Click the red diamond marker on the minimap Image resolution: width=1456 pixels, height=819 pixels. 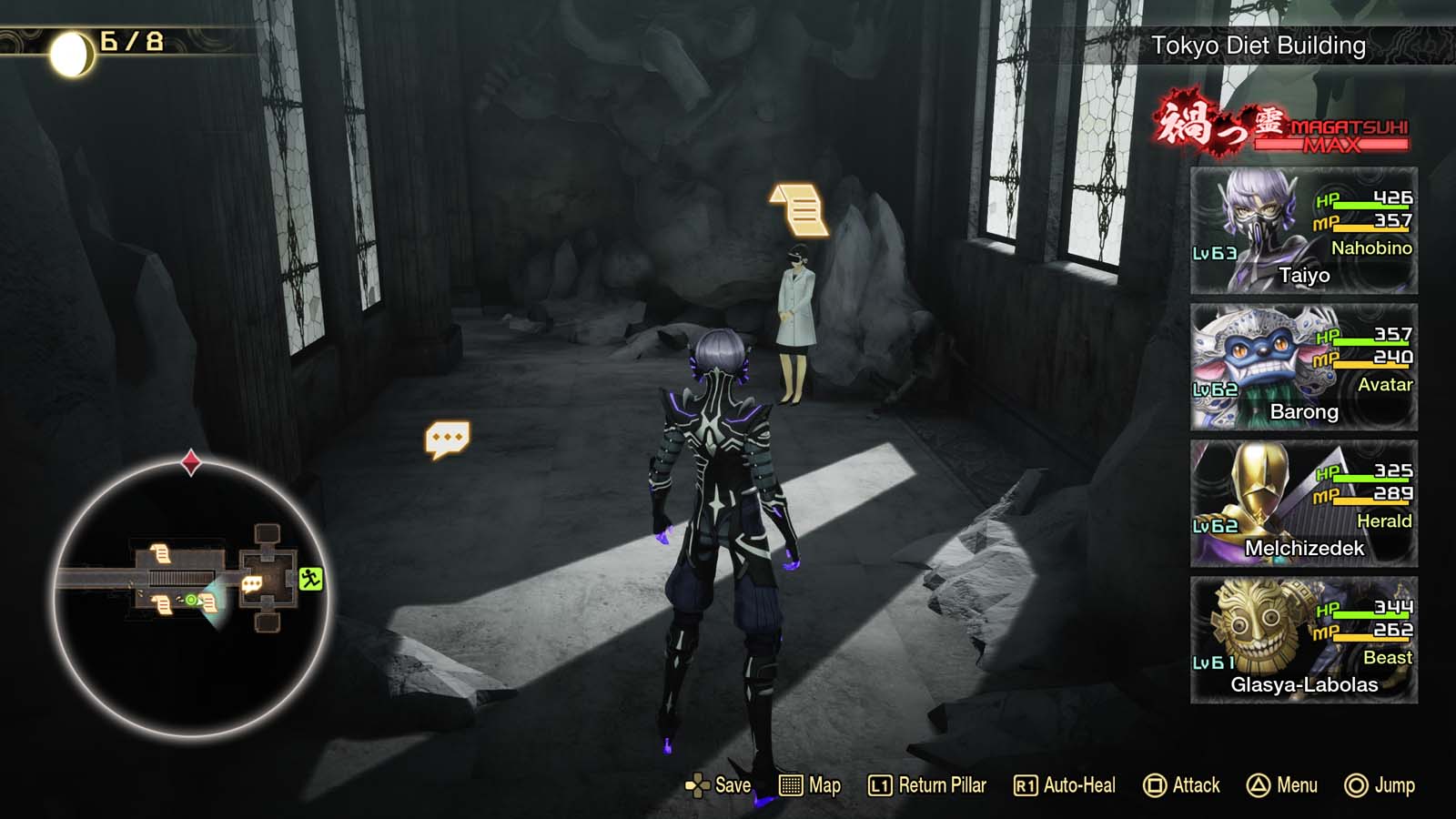click(x=189, y=461)
